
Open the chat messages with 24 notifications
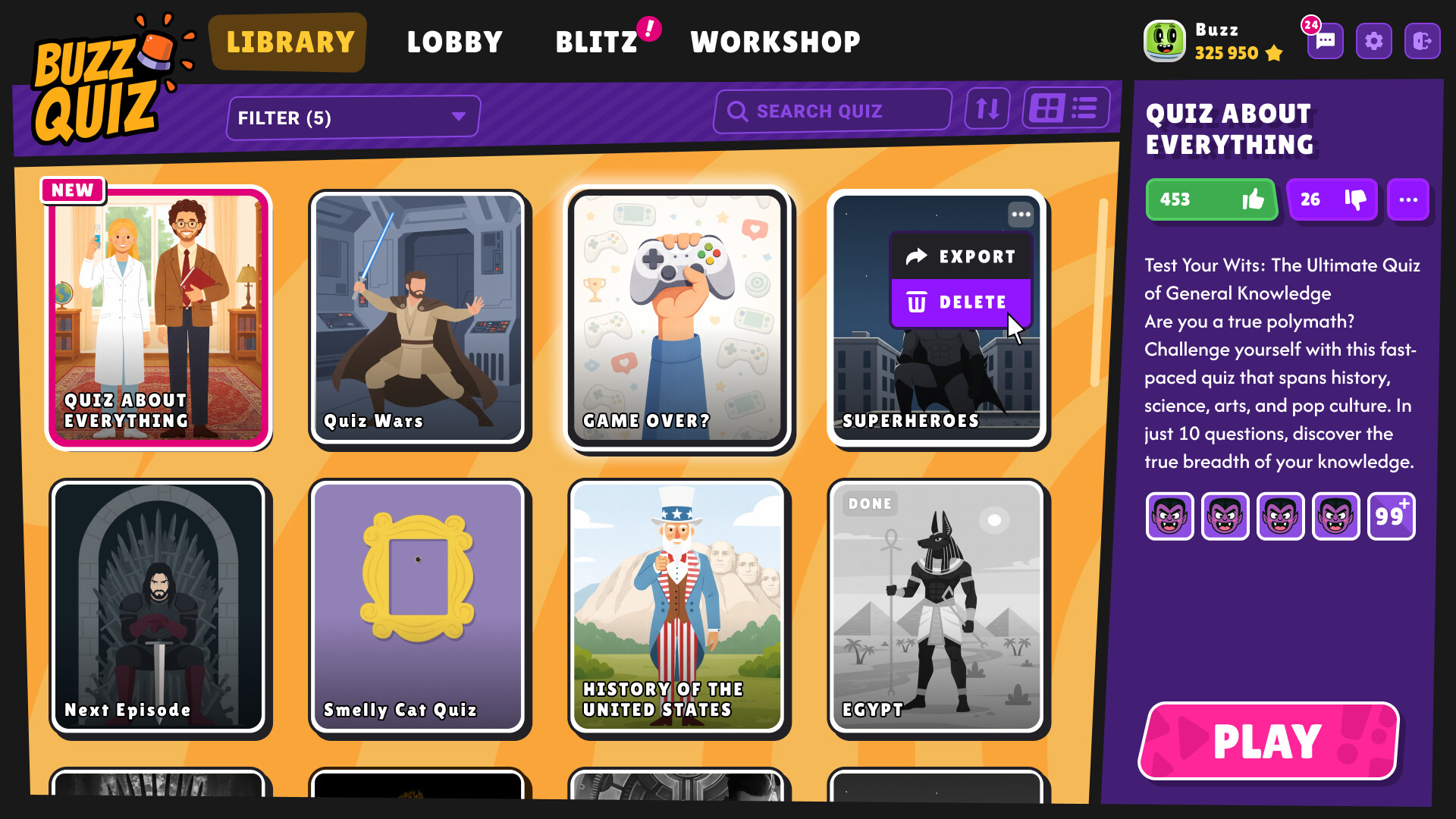(1324, 41)
